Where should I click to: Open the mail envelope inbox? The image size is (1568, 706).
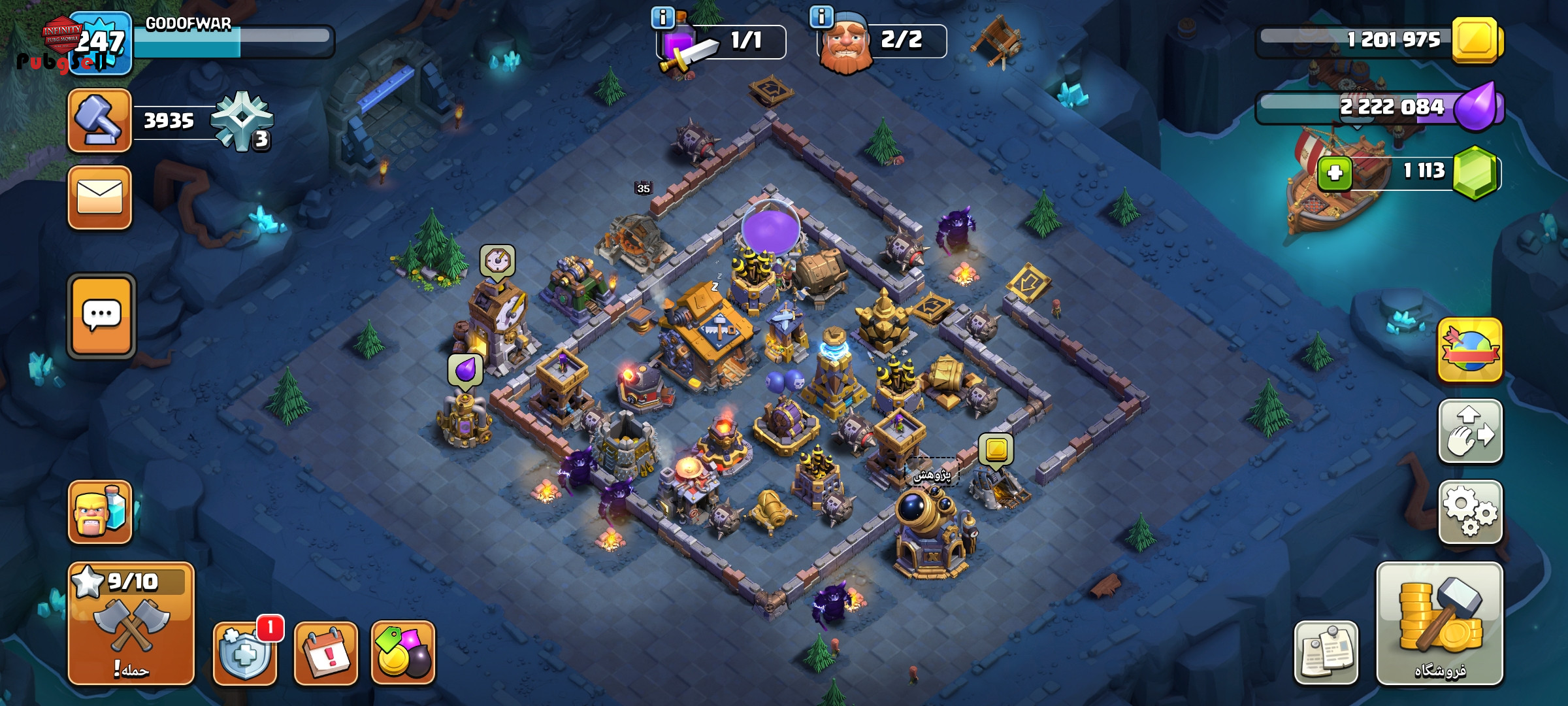coord(100,197)
